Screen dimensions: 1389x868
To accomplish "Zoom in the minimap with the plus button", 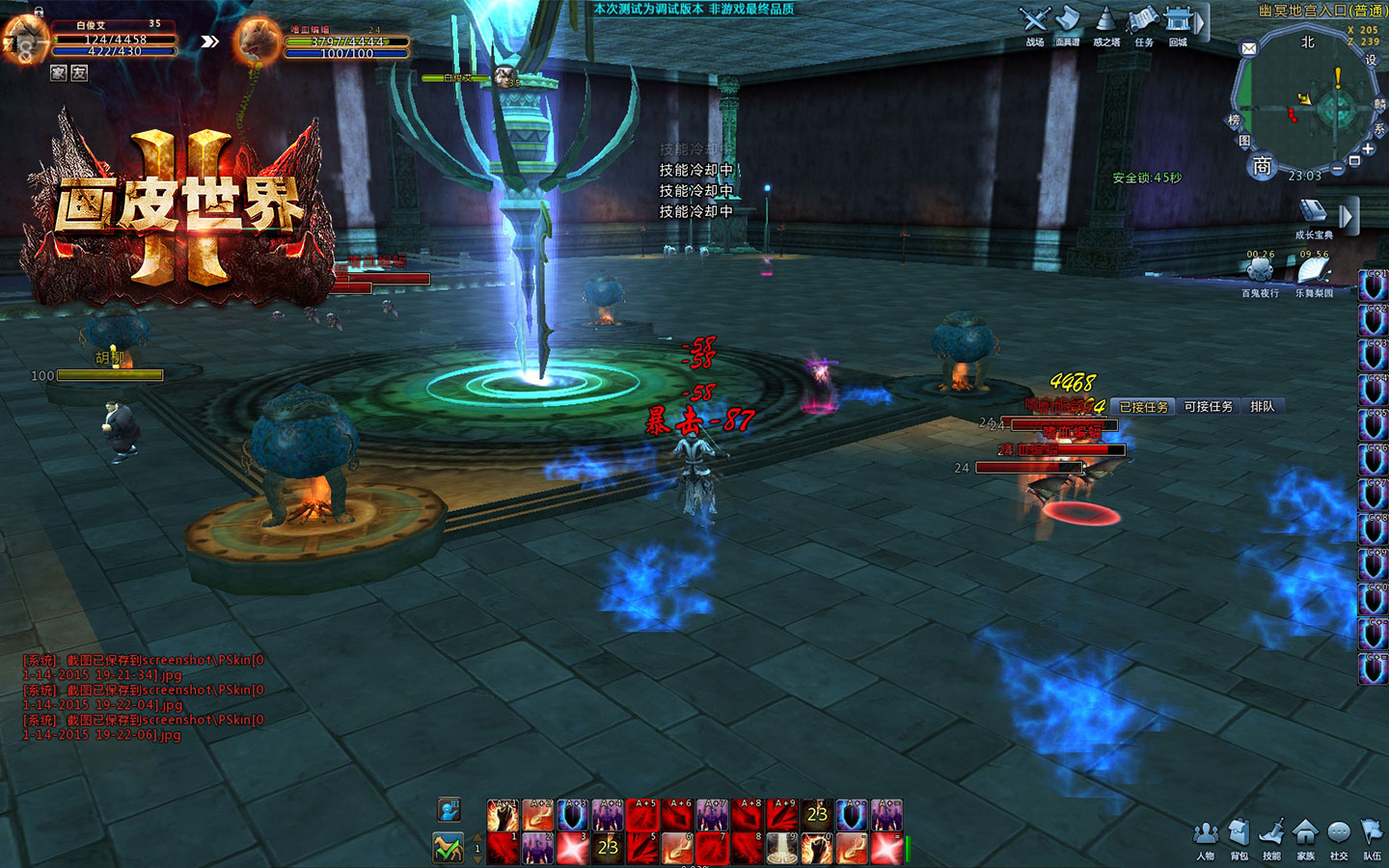I will pos(1369,149).
